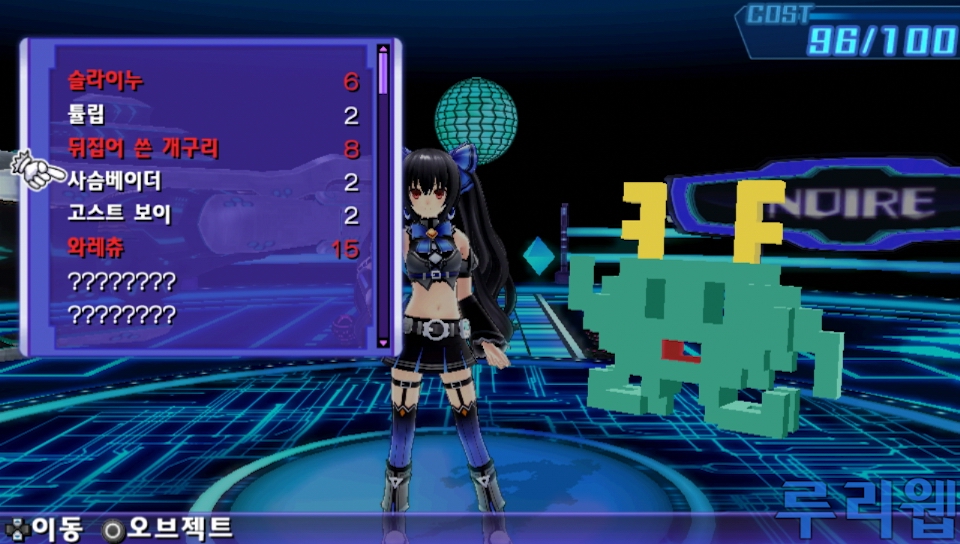The width and height of the screenshot is (960, 544).
Task: Choose the 튤립 object from the list
Action: [x=86, y=114]
